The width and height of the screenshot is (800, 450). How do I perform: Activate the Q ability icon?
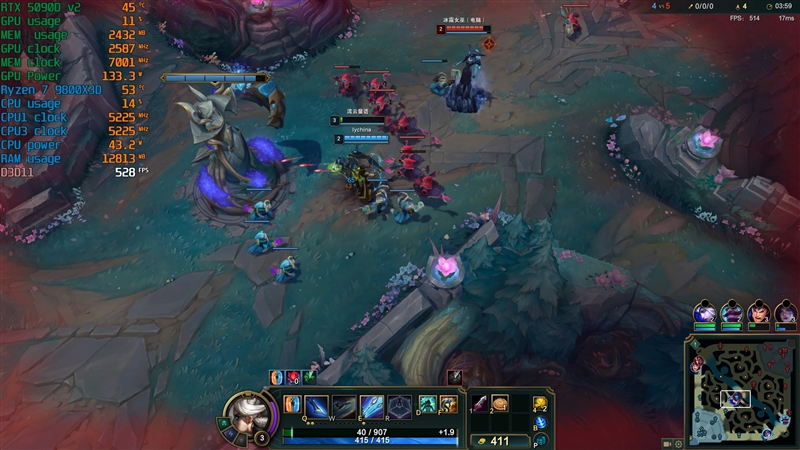[317, 406]
